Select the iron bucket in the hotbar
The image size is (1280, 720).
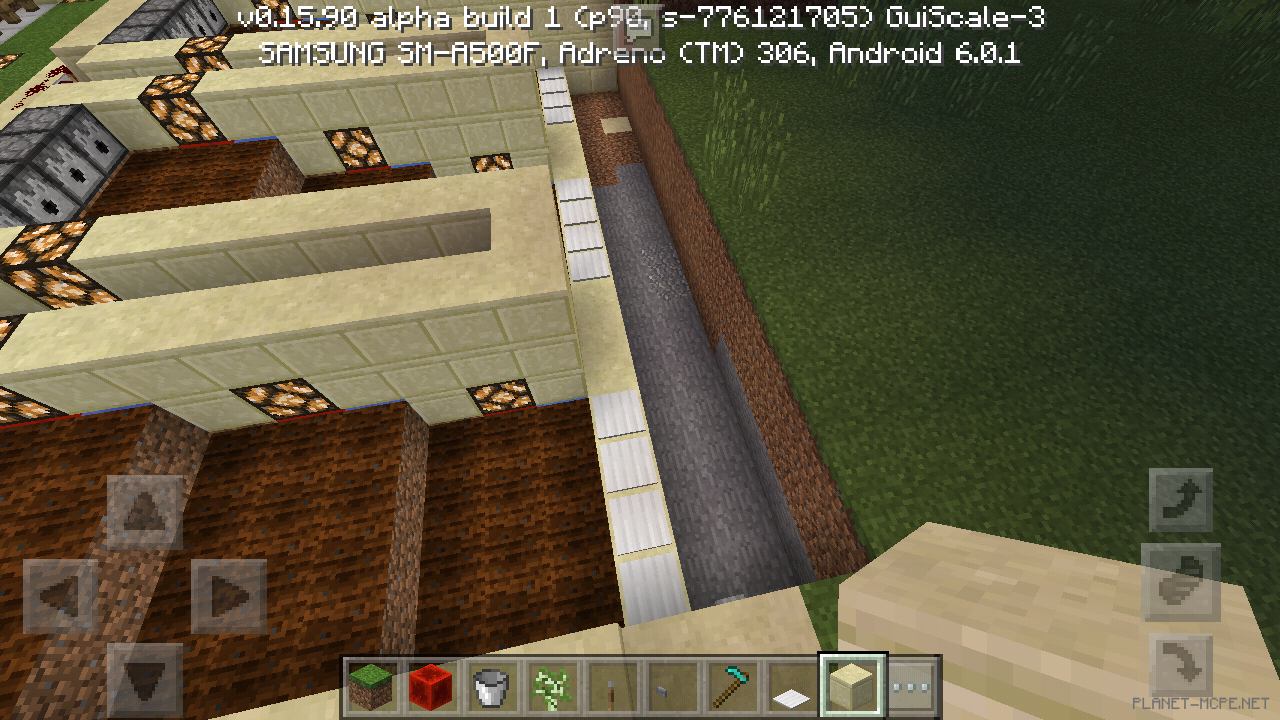click(x=491, y=685)
